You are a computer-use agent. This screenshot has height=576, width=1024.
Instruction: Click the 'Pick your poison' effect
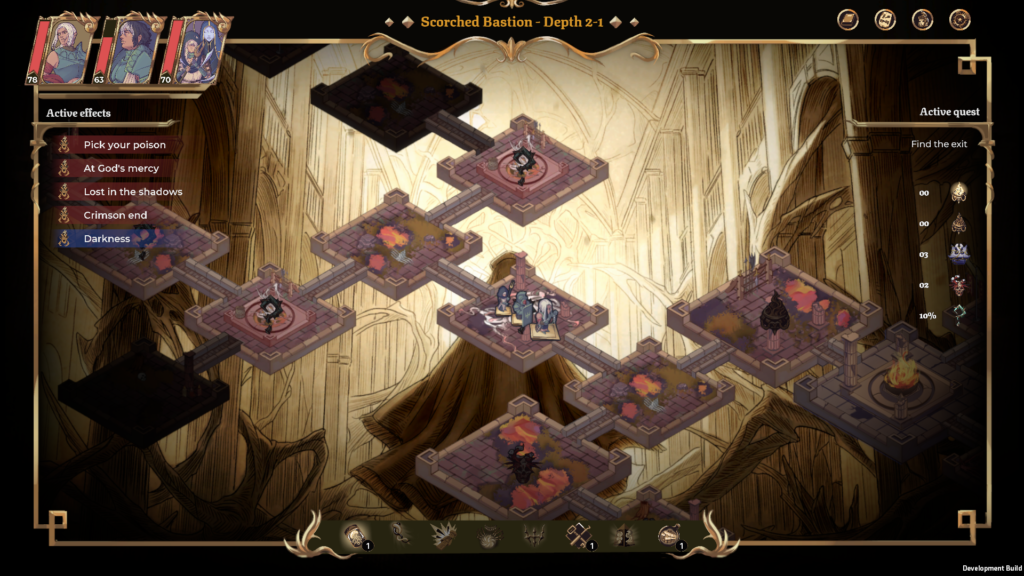(124, 145)
